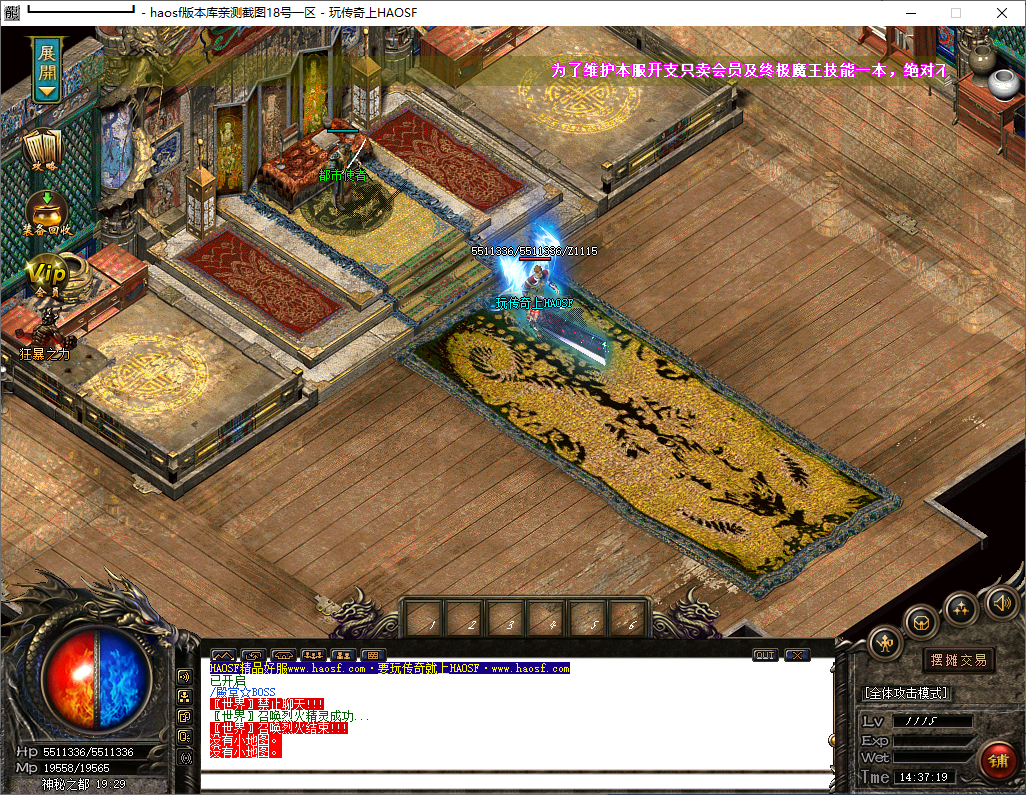Open the bag chest icon

click(x=921, y=623)
